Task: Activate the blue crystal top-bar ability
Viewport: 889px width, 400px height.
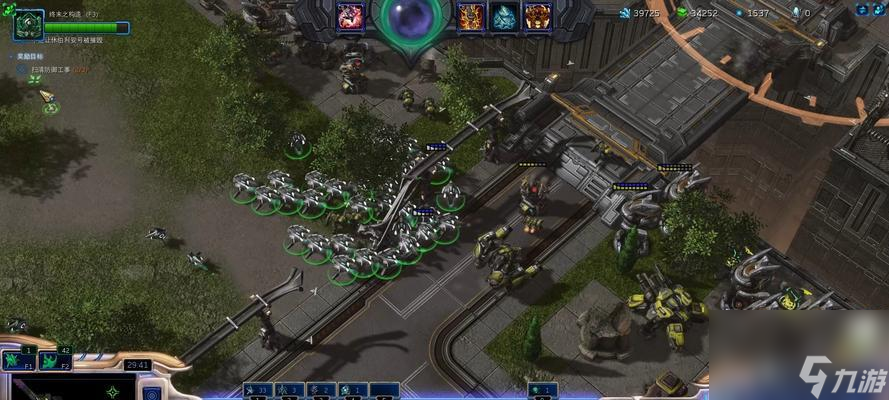Action: [x=504, y=15]
